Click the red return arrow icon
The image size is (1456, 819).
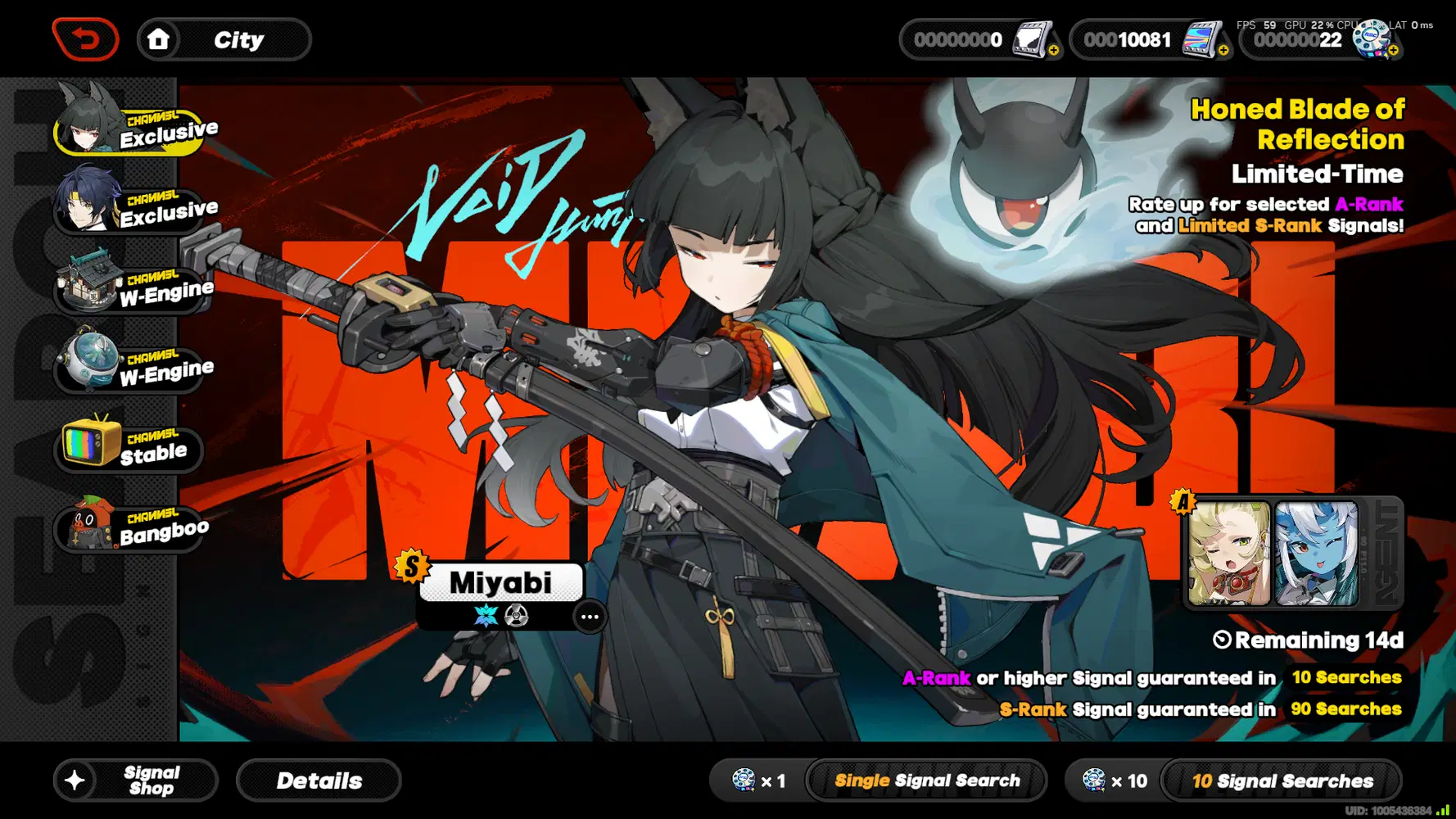coord(86,38)
